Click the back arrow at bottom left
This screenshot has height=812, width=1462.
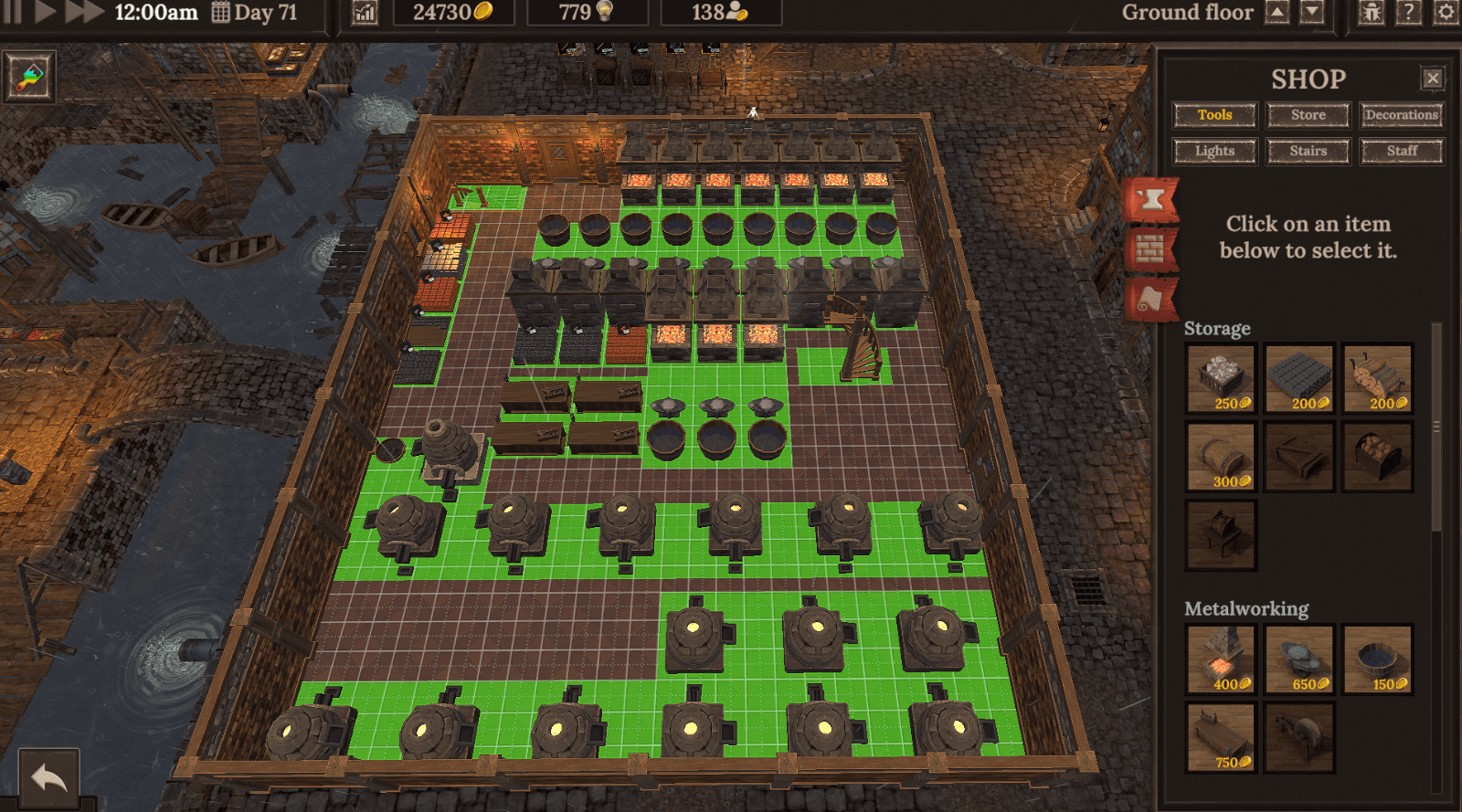tap(50, 777)
